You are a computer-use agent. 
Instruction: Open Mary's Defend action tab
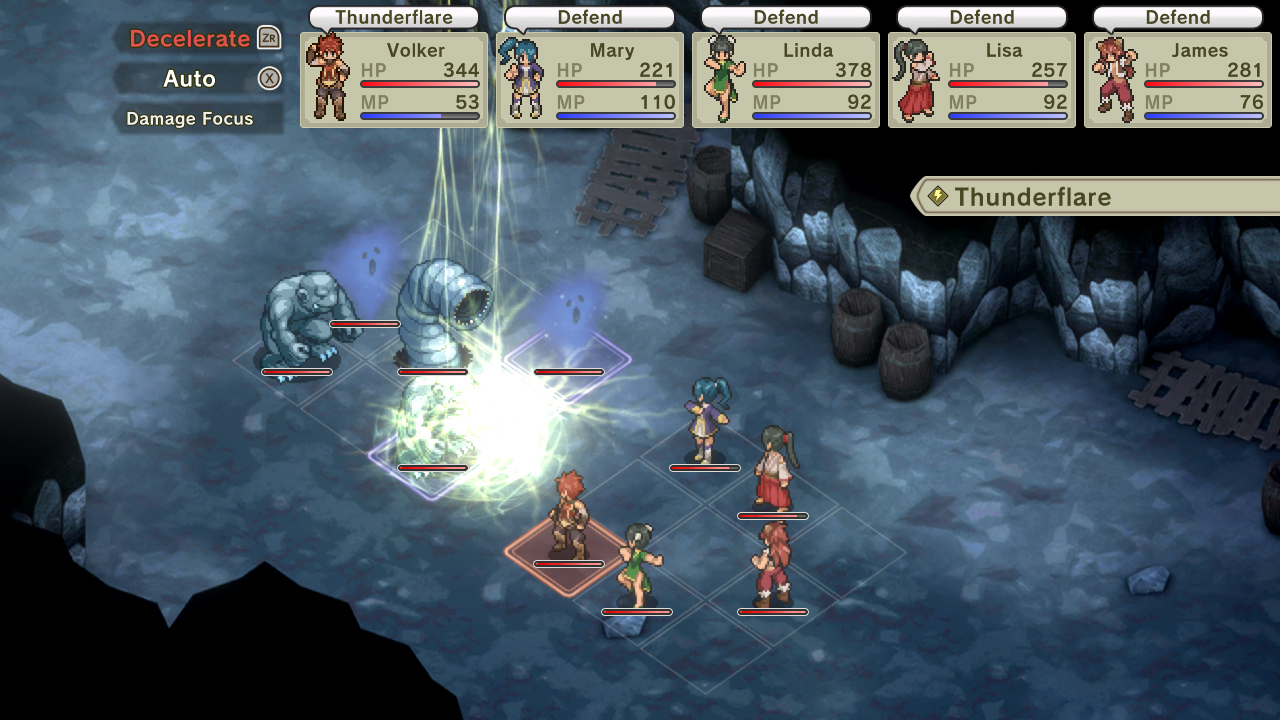[589, 16]
